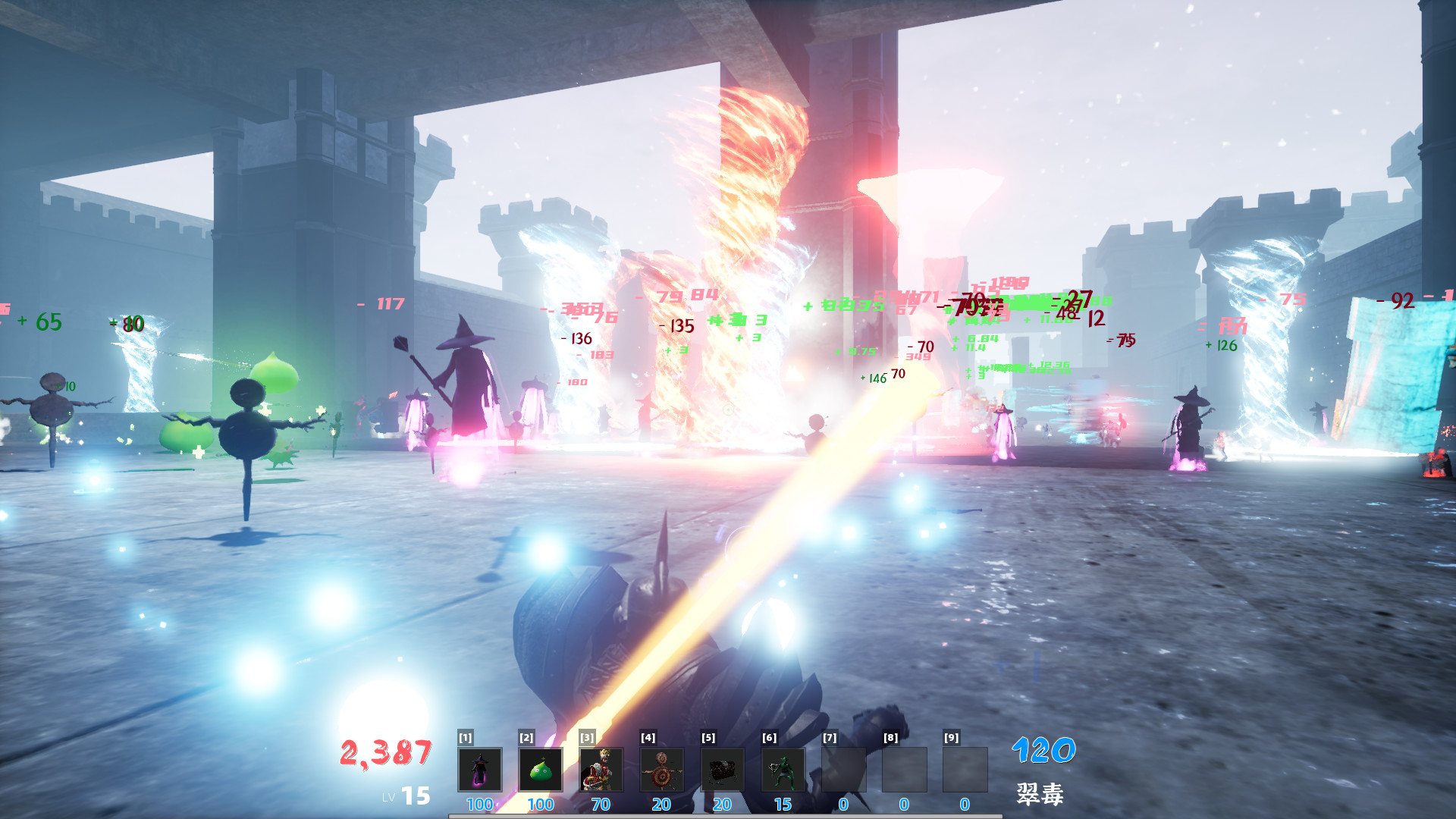Activate the crowned king unit slot
The image size is (1456, 819).
pyautogui.click(x=601, y=770)
